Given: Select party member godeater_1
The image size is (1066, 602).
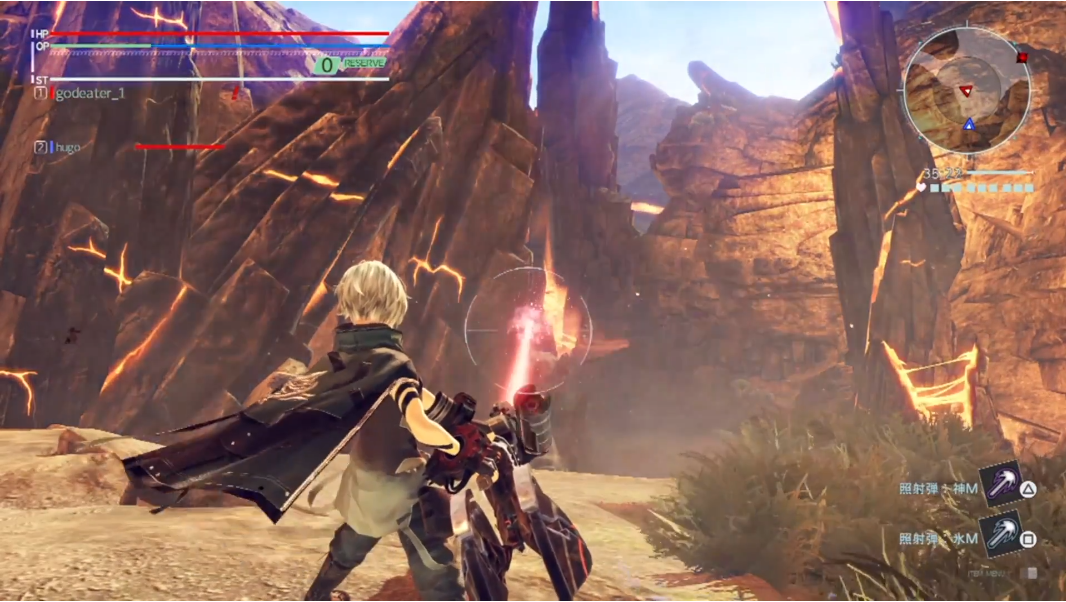Looking at the screenshot, I should click(x=89, y=93).
